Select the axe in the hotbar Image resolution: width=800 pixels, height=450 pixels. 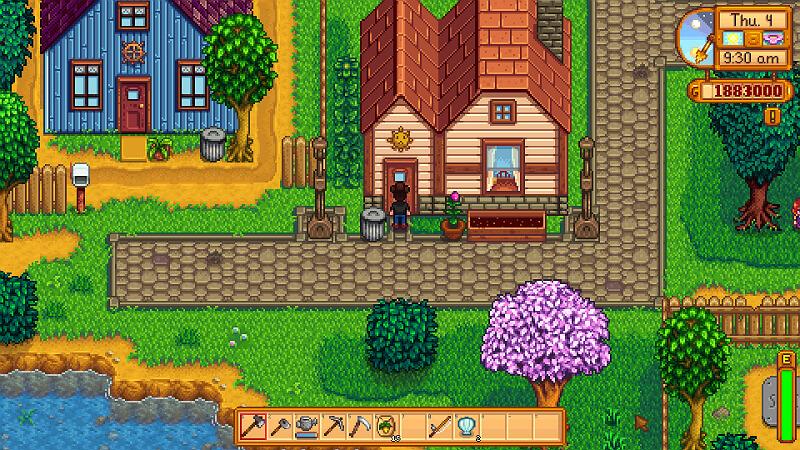coord(254,427)
